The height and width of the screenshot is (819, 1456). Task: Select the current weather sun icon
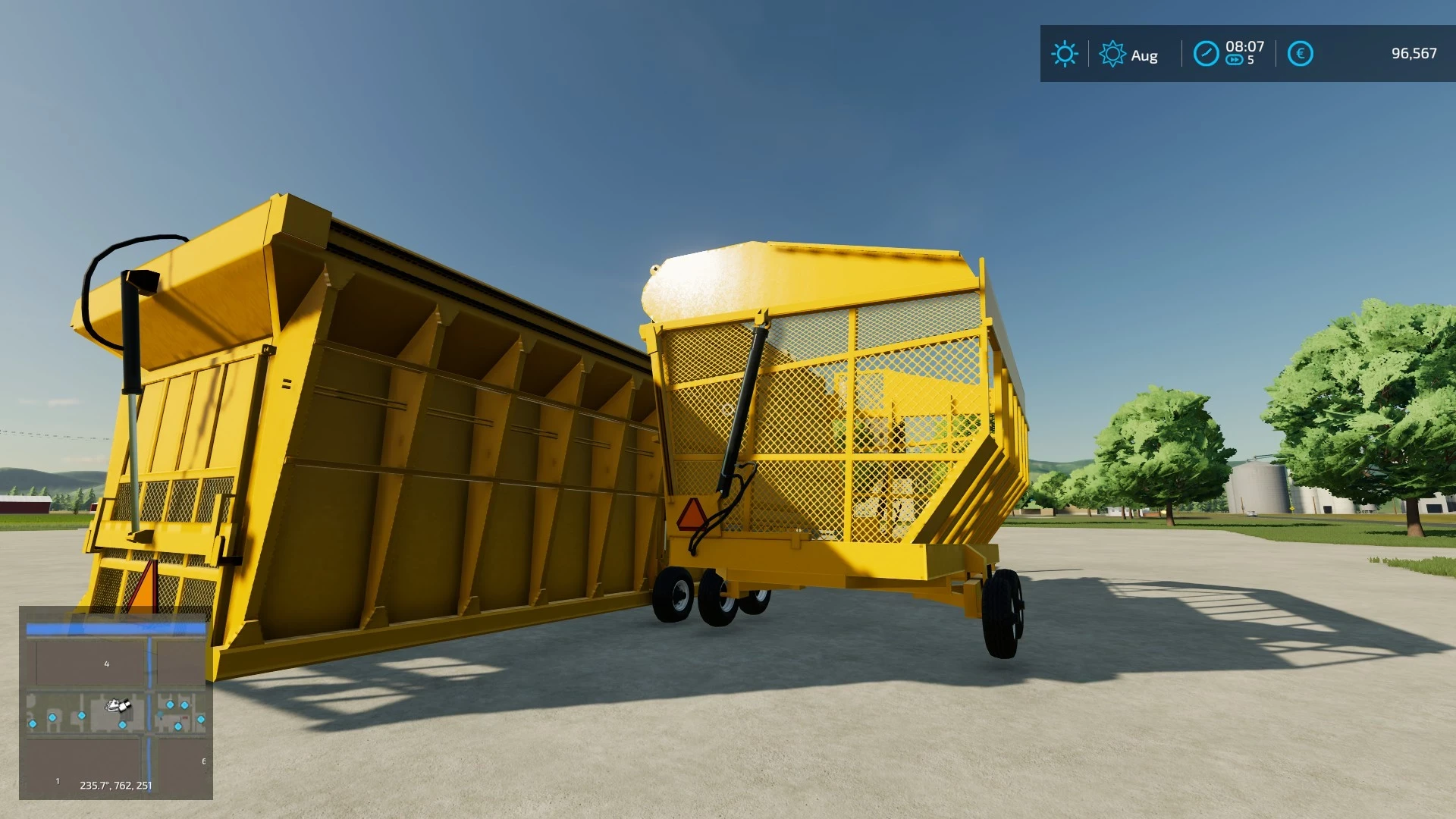tap(1065, 52)
